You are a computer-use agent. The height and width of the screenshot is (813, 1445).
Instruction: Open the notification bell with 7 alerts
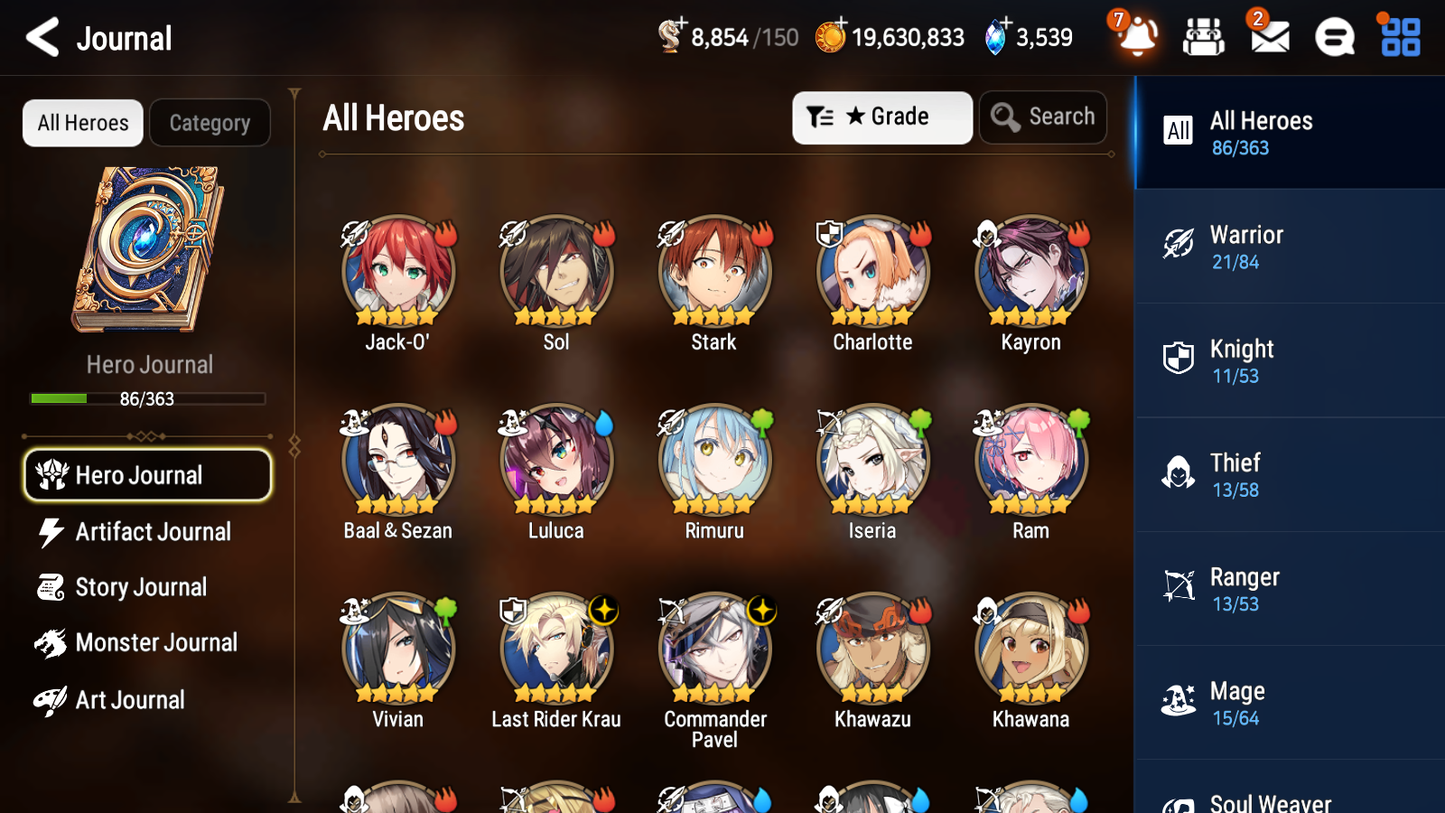[x=1136, y=36]
